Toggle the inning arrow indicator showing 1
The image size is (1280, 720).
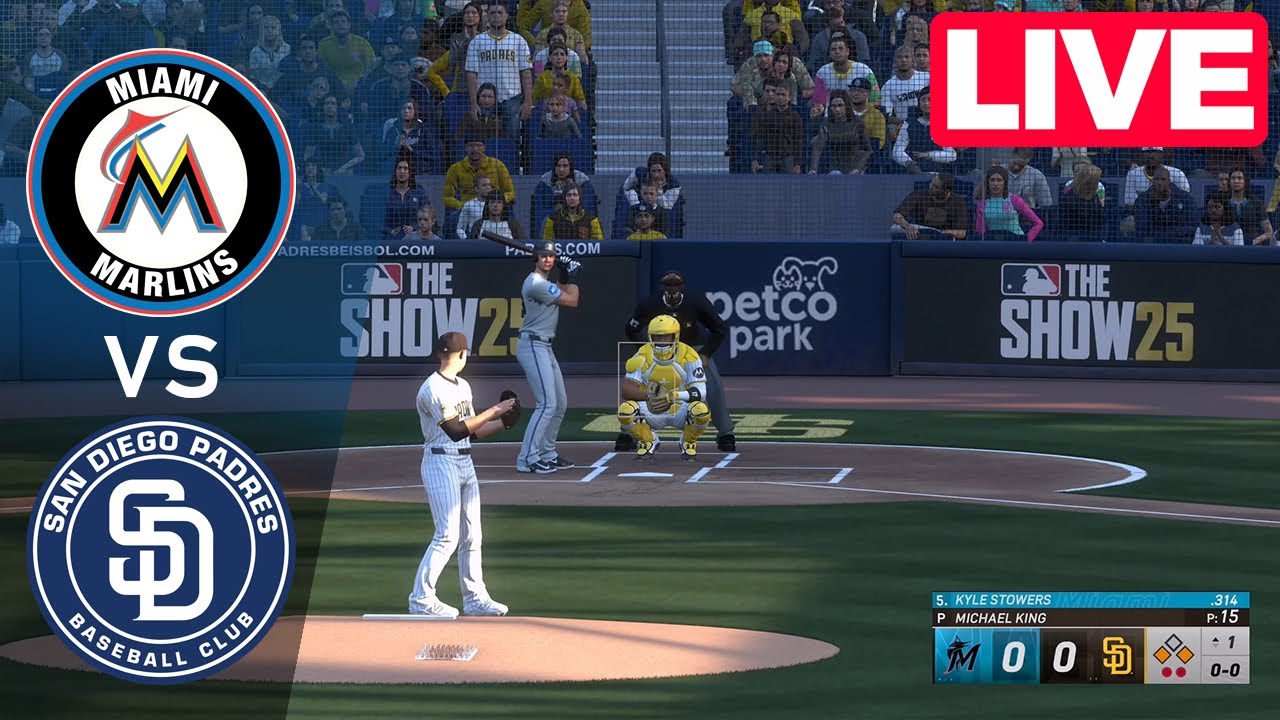click(1223, 642)
